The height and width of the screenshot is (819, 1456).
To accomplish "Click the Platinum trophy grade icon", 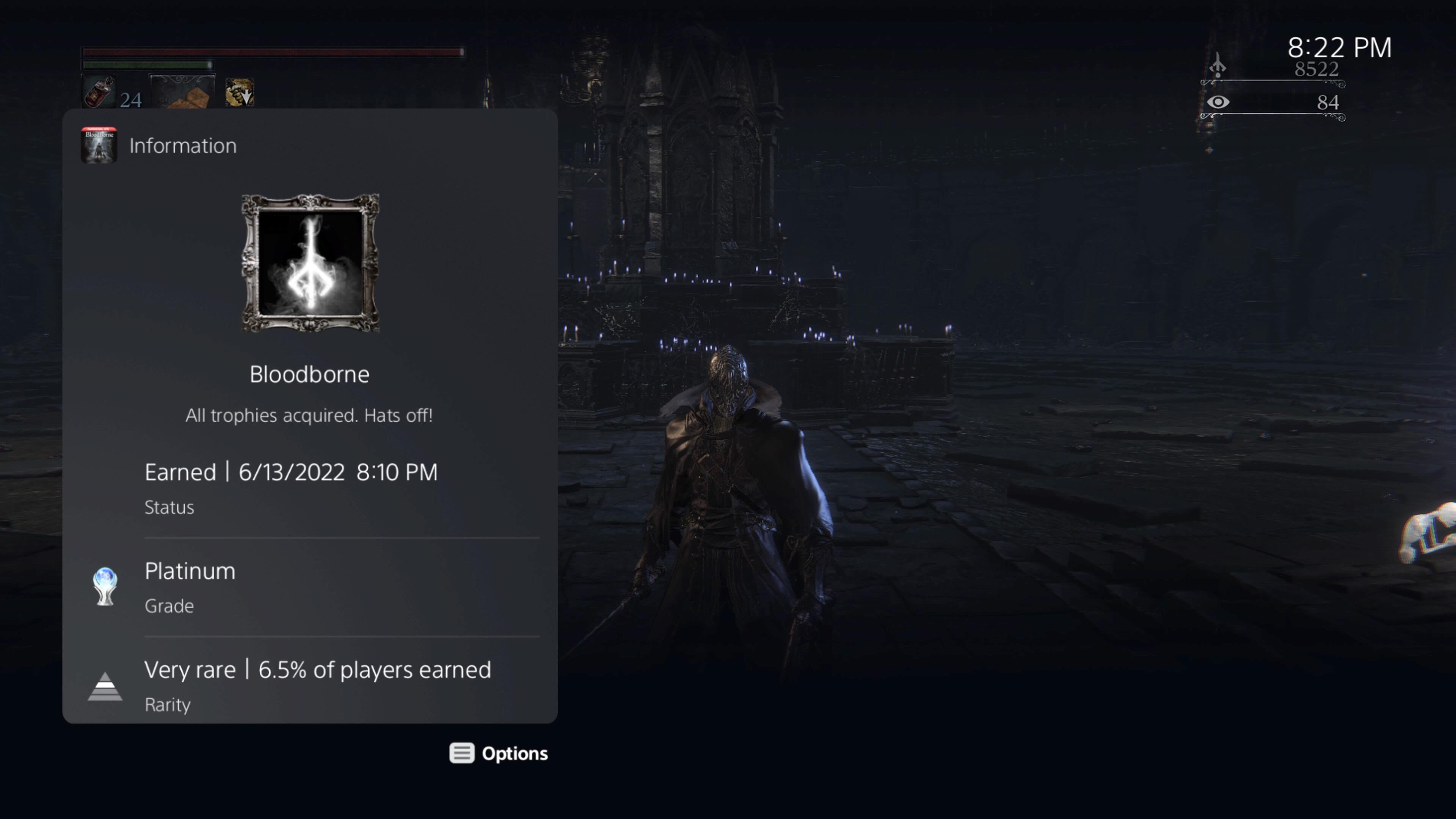I will [x=105, y=587].
